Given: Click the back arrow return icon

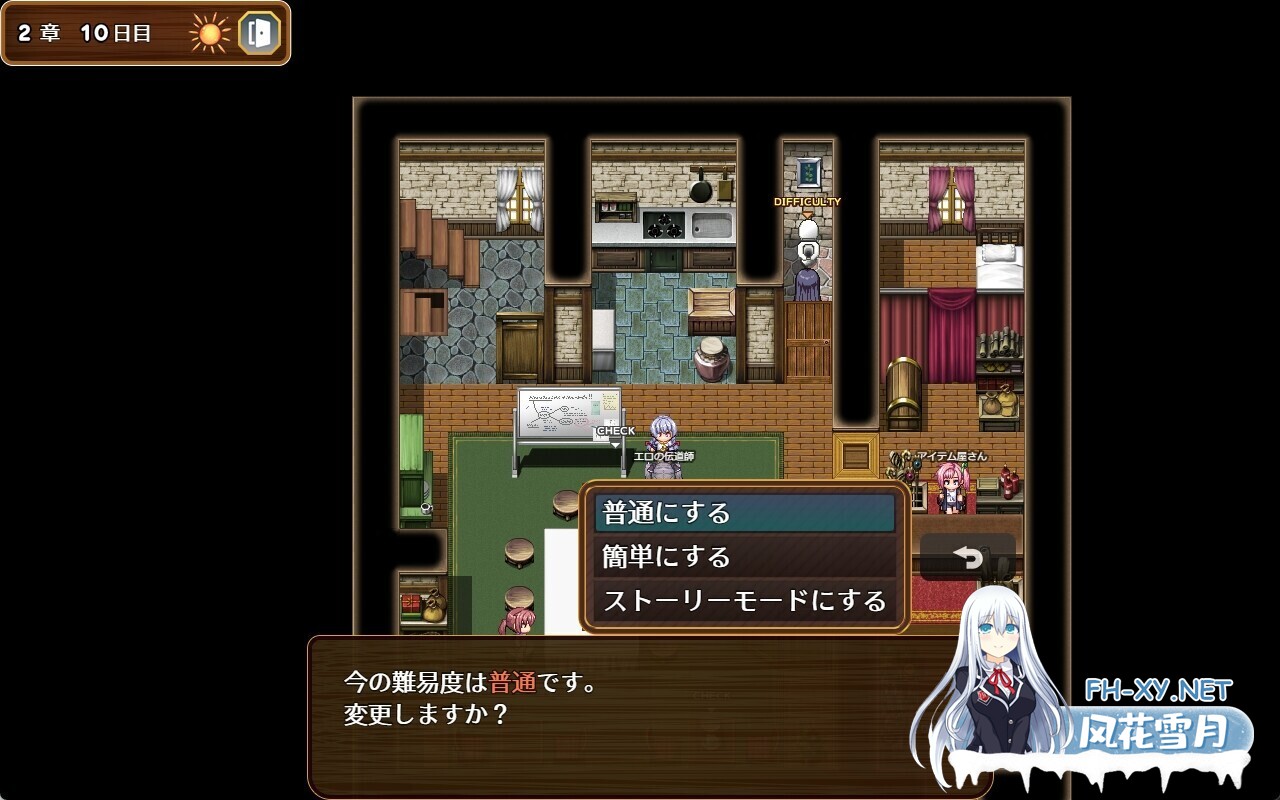Looking at the screenshot, I should coord(966,557).
